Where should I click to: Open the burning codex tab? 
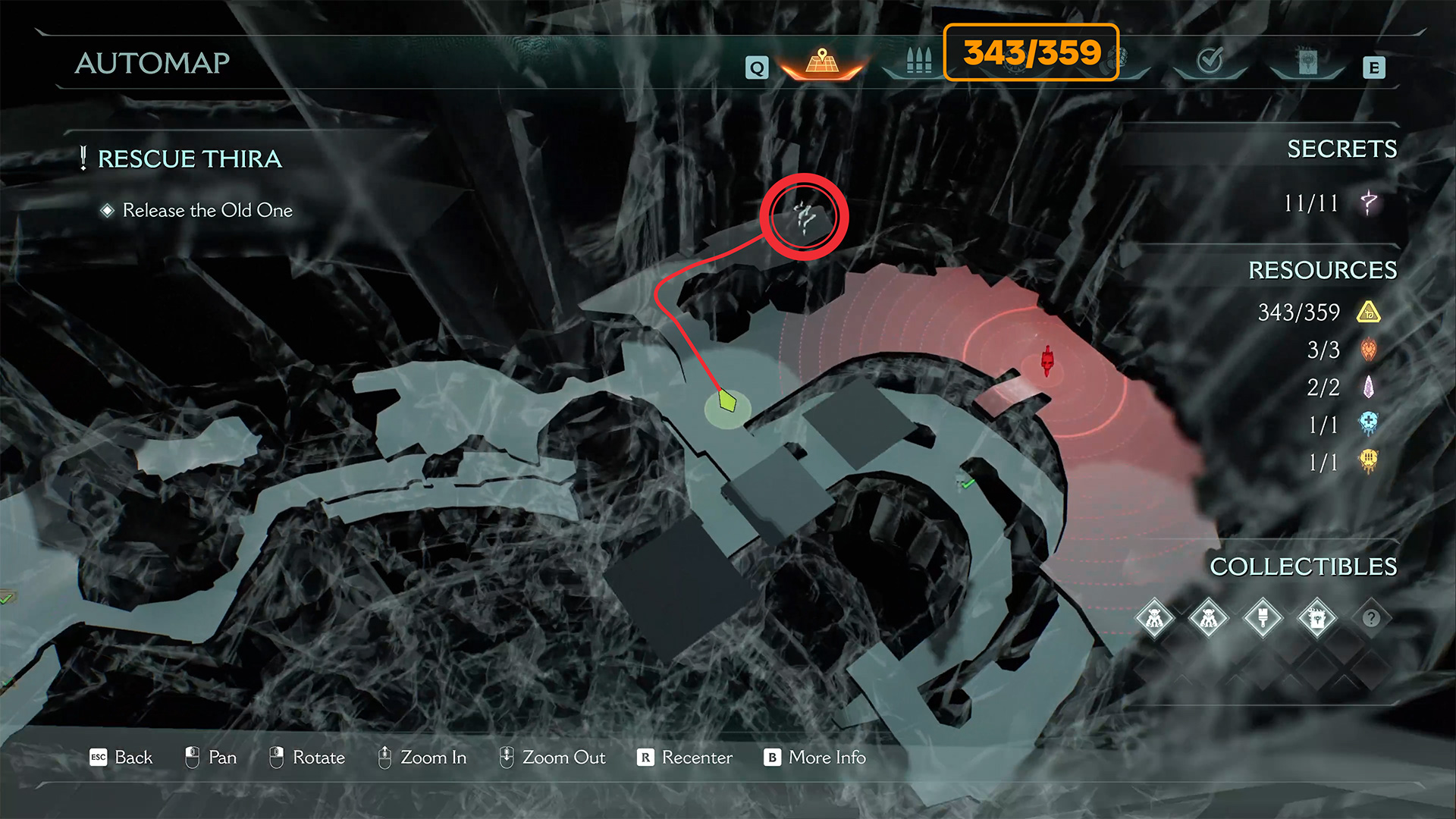1307,62
